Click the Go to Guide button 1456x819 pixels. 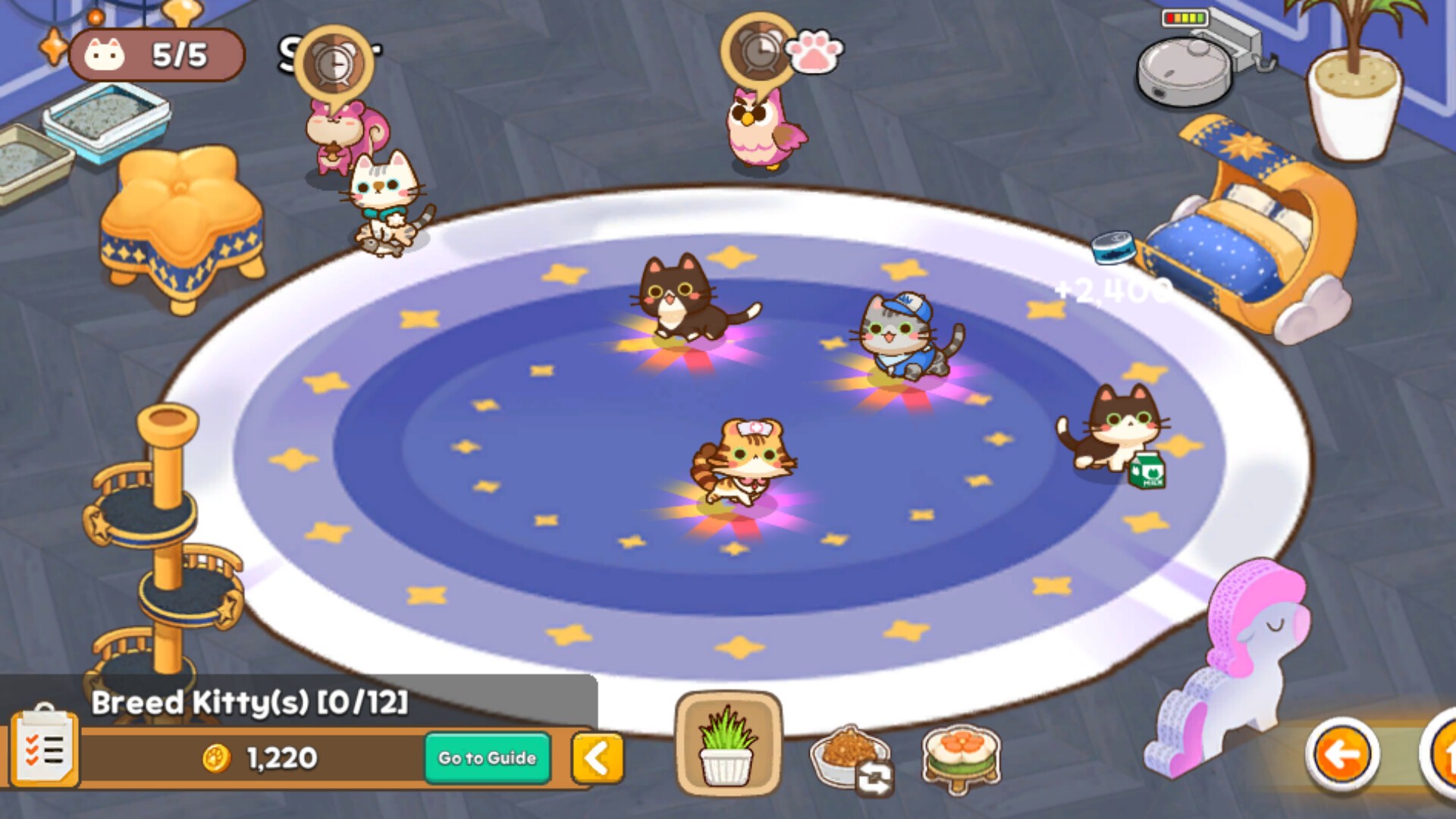pos(487,758)
